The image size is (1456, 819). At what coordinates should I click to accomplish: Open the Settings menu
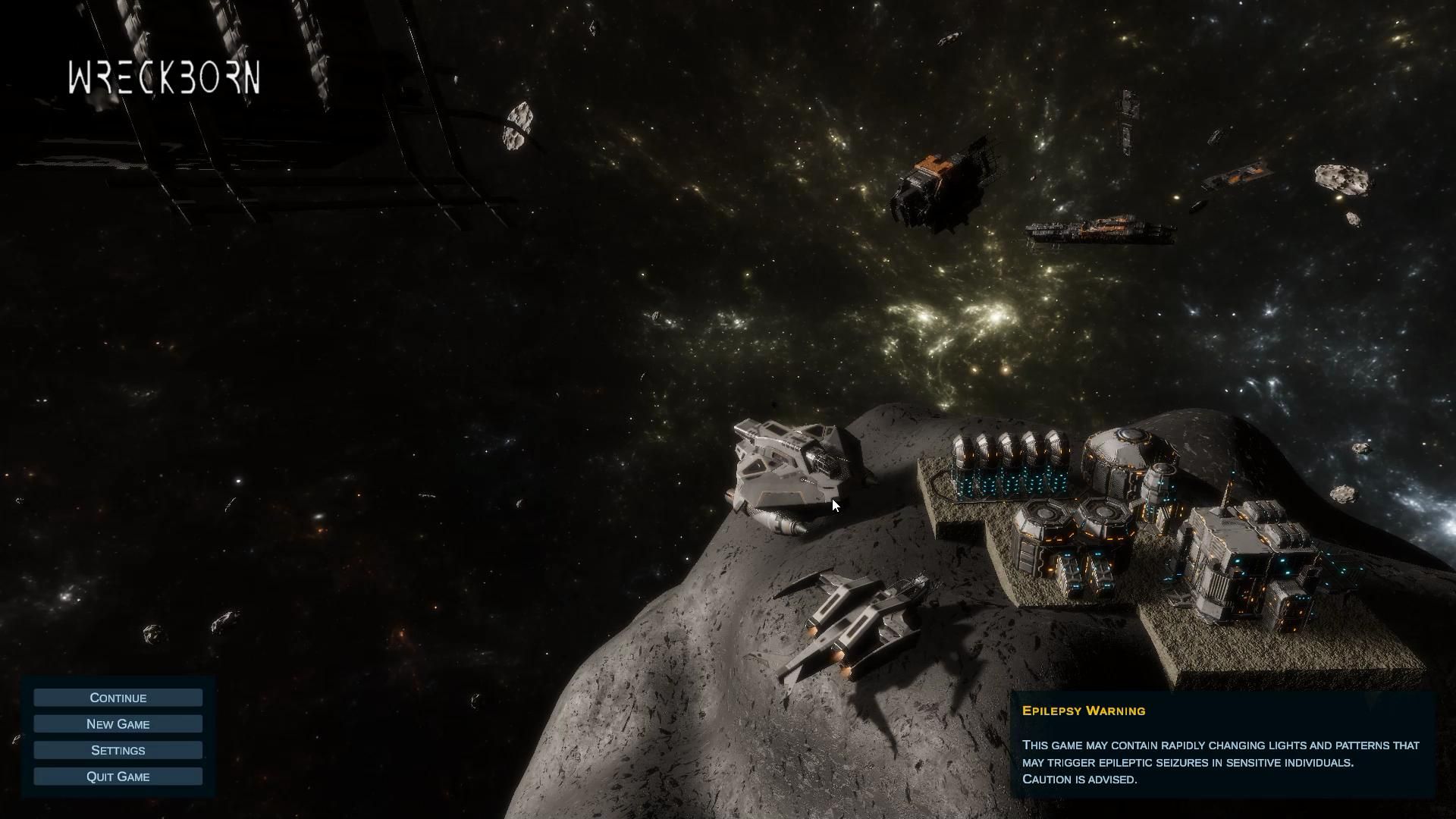118,750
